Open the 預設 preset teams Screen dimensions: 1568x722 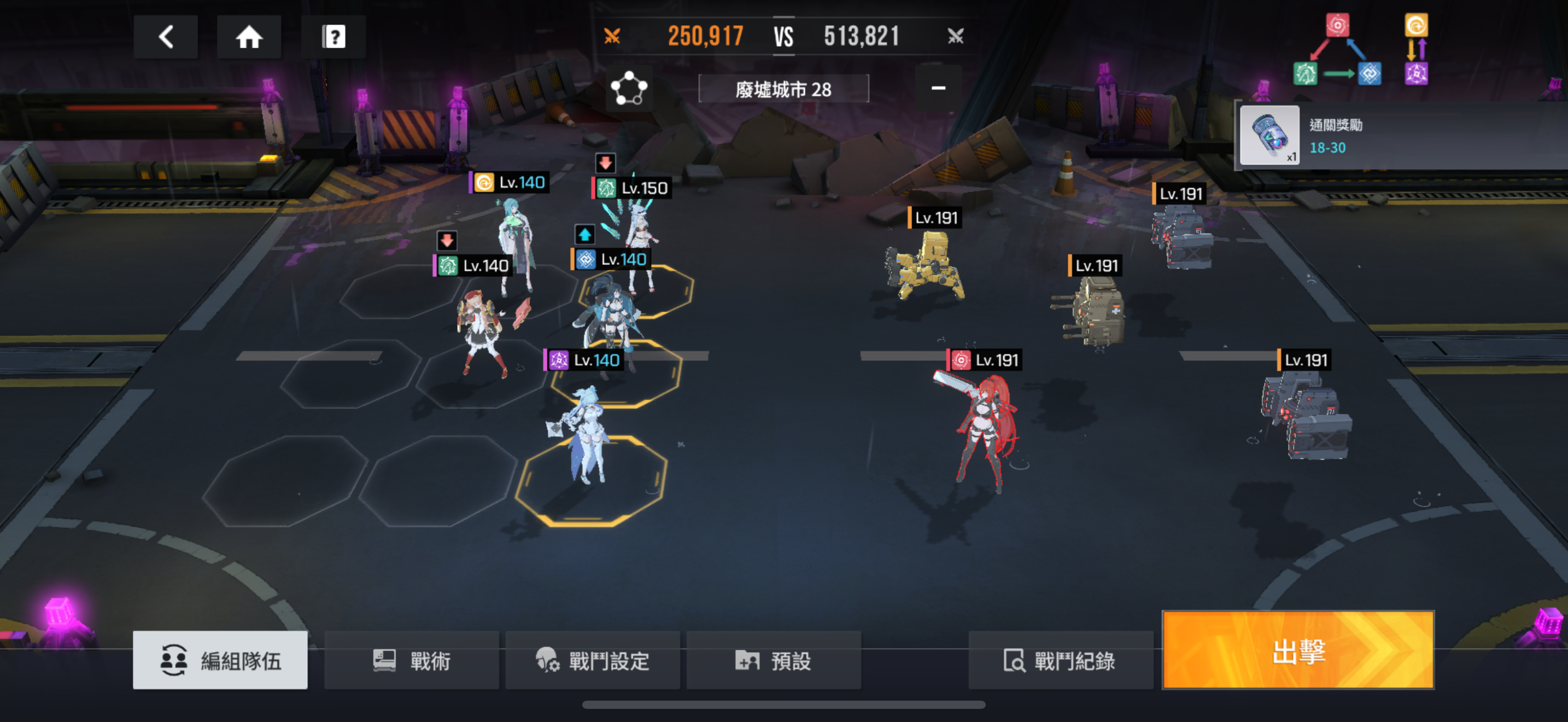click(773, 660)
